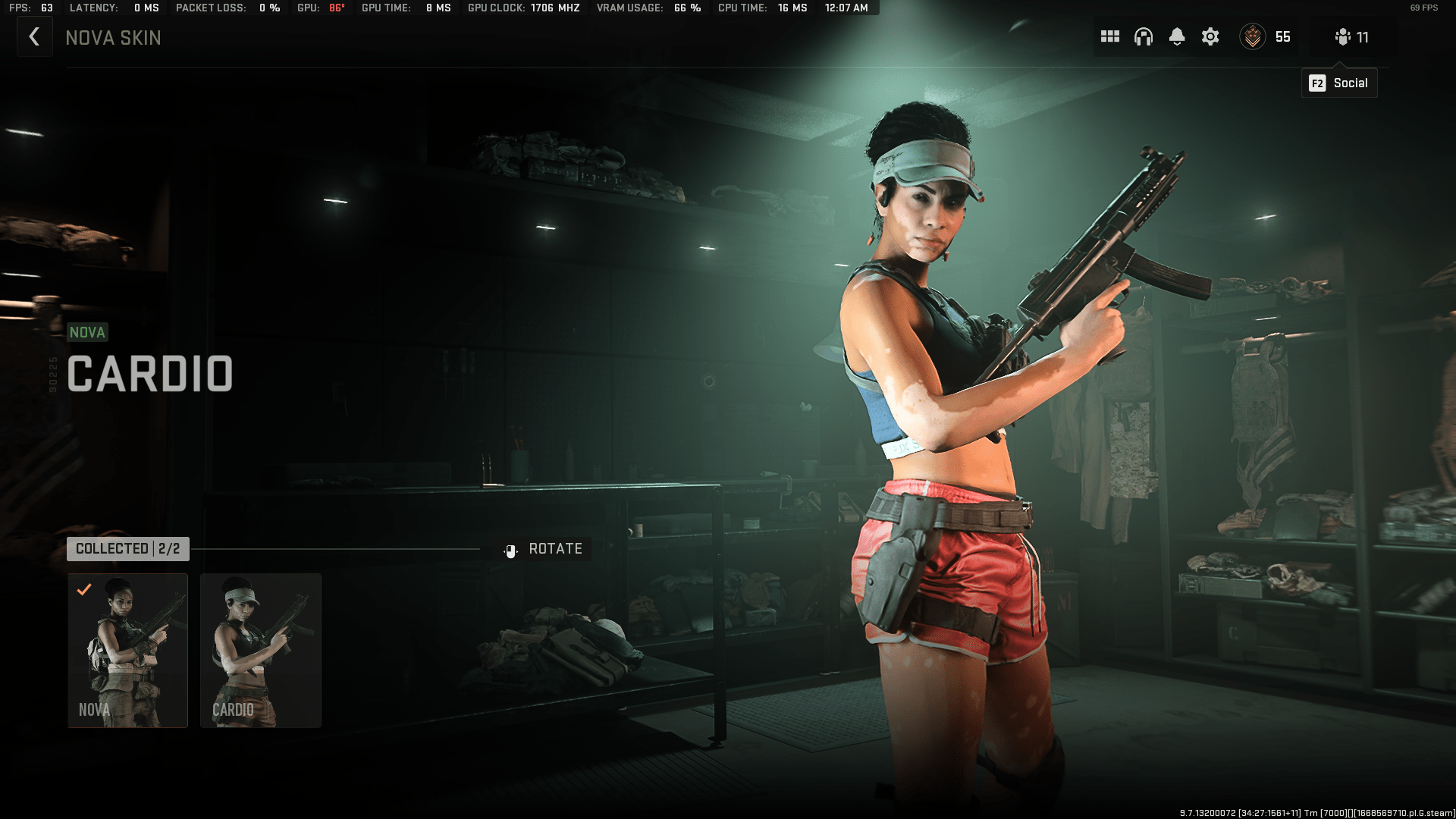View the player rank emblem profile
The width and height of the screenshot is (1456, 819).
click(x=1253, y=37)
